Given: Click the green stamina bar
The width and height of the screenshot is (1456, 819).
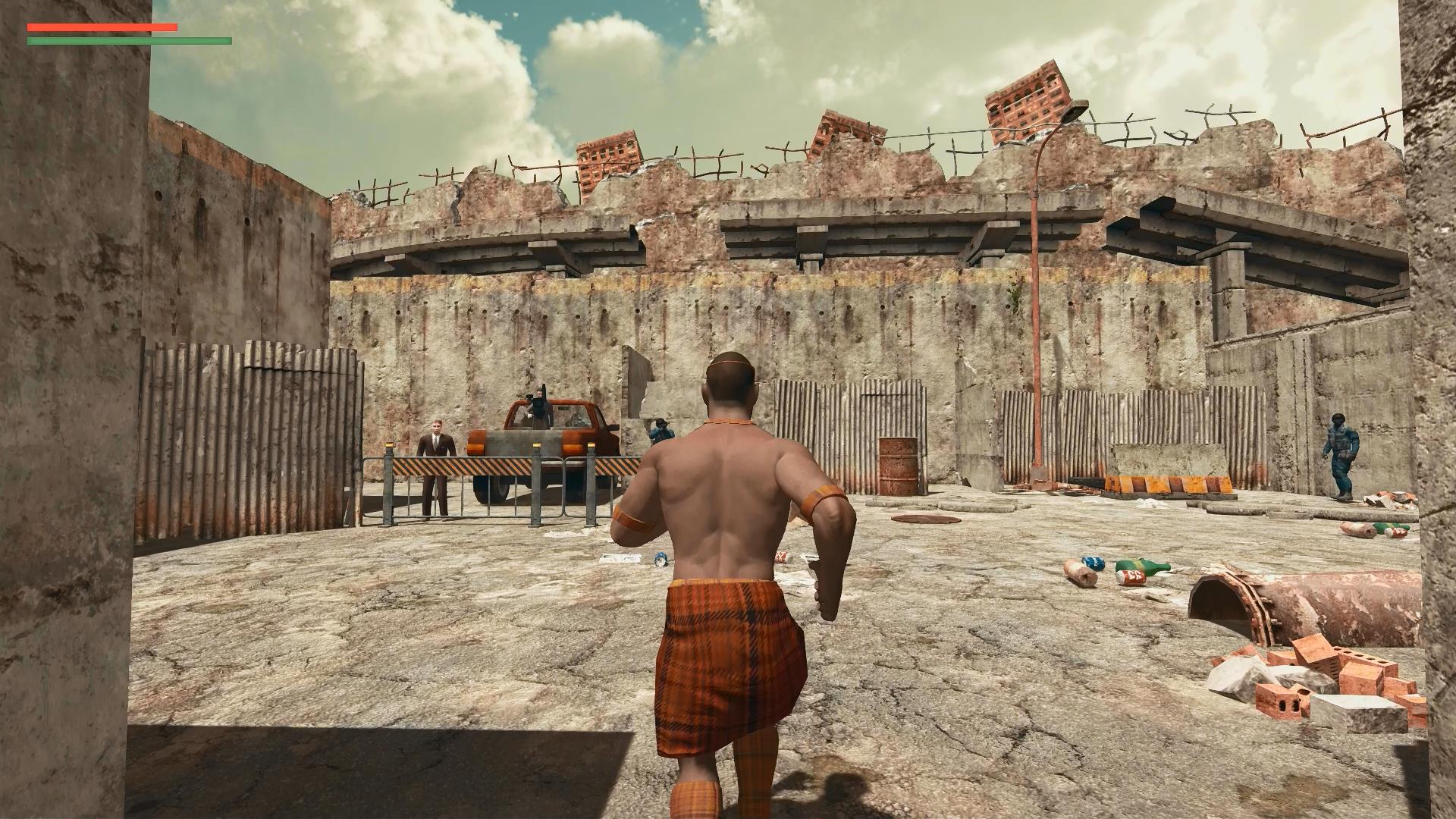Looking at the screenshot, I should pos(127,40).
